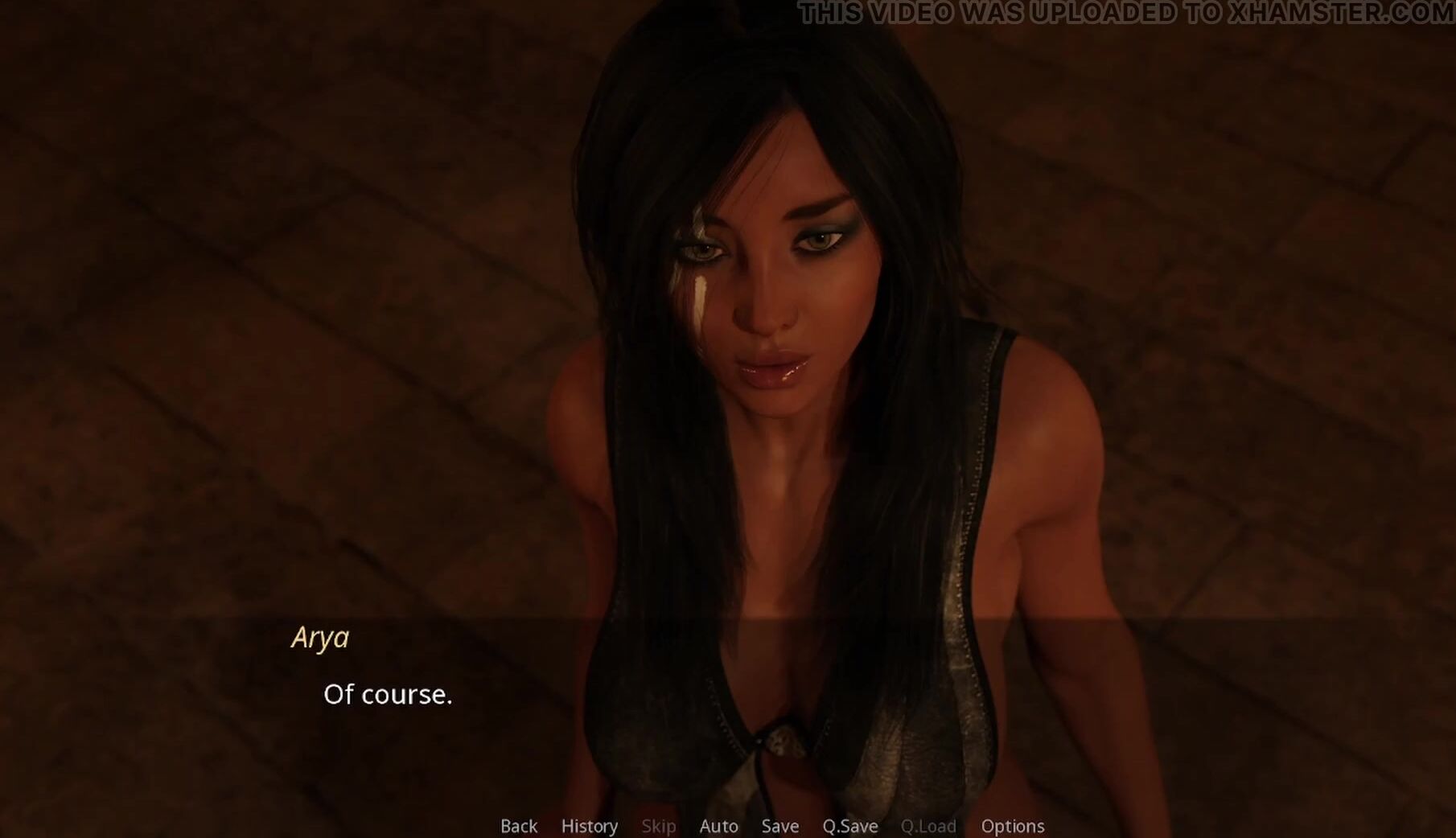Click Q.Save to quick save

tap(849, 826)
